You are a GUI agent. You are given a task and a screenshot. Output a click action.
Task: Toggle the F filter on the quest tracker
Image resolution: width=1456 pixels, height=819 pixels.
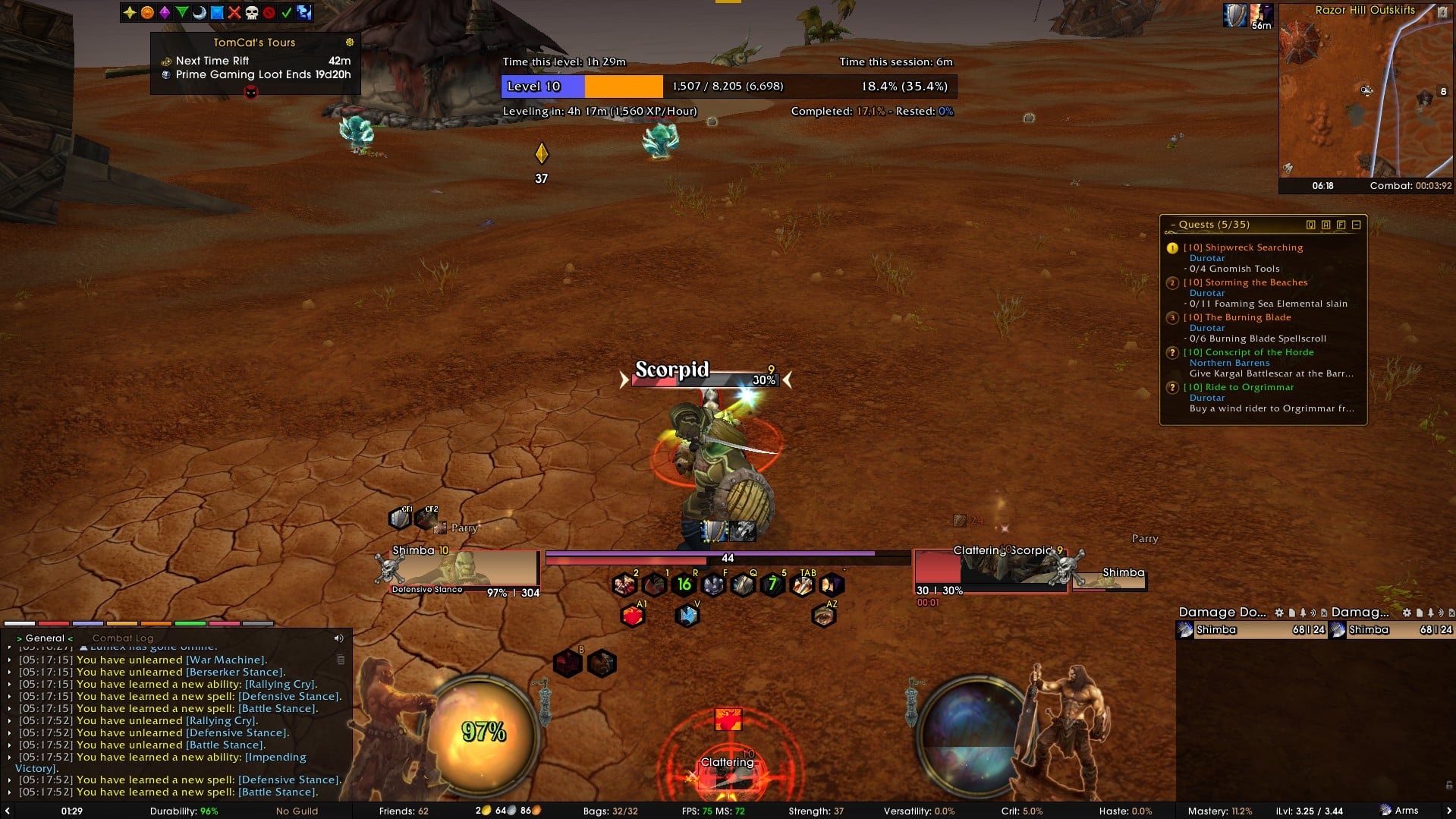(x=1341, y=225)
